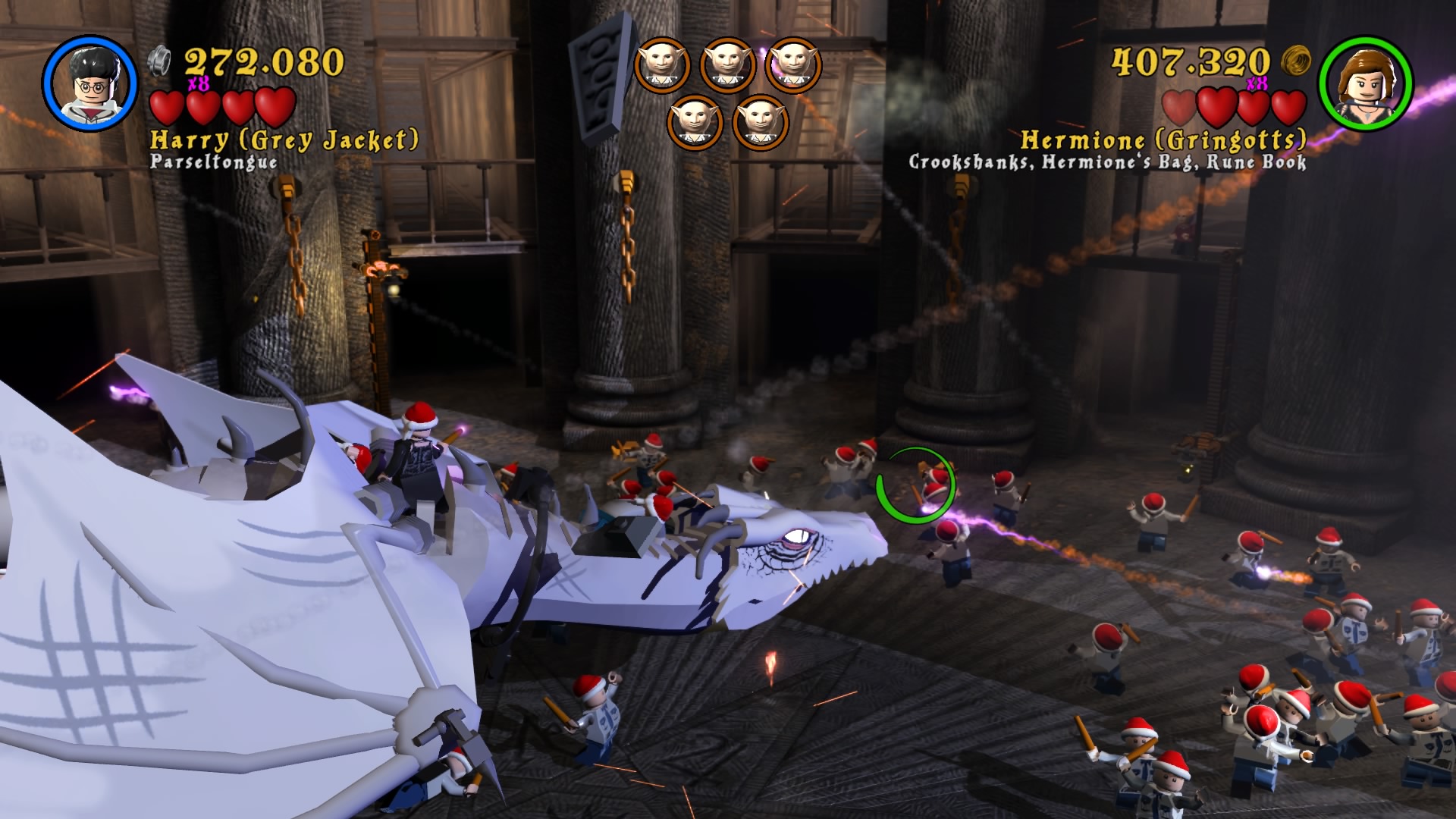The height and width of the screenshot is (819, 1456).
Task: Select the Hermione character portrait
Action: (x=1365, y=83)
